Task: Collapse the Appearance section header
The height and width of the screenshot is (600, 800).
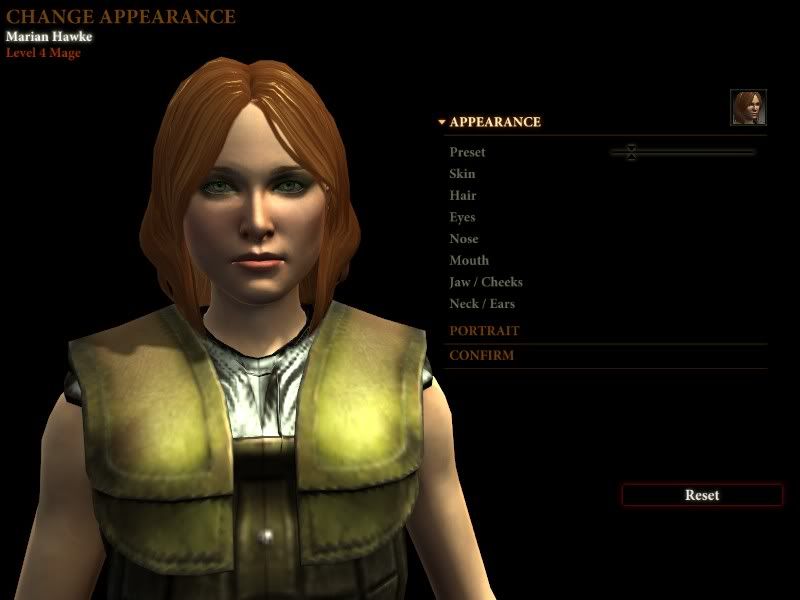Action: [494, 122]
